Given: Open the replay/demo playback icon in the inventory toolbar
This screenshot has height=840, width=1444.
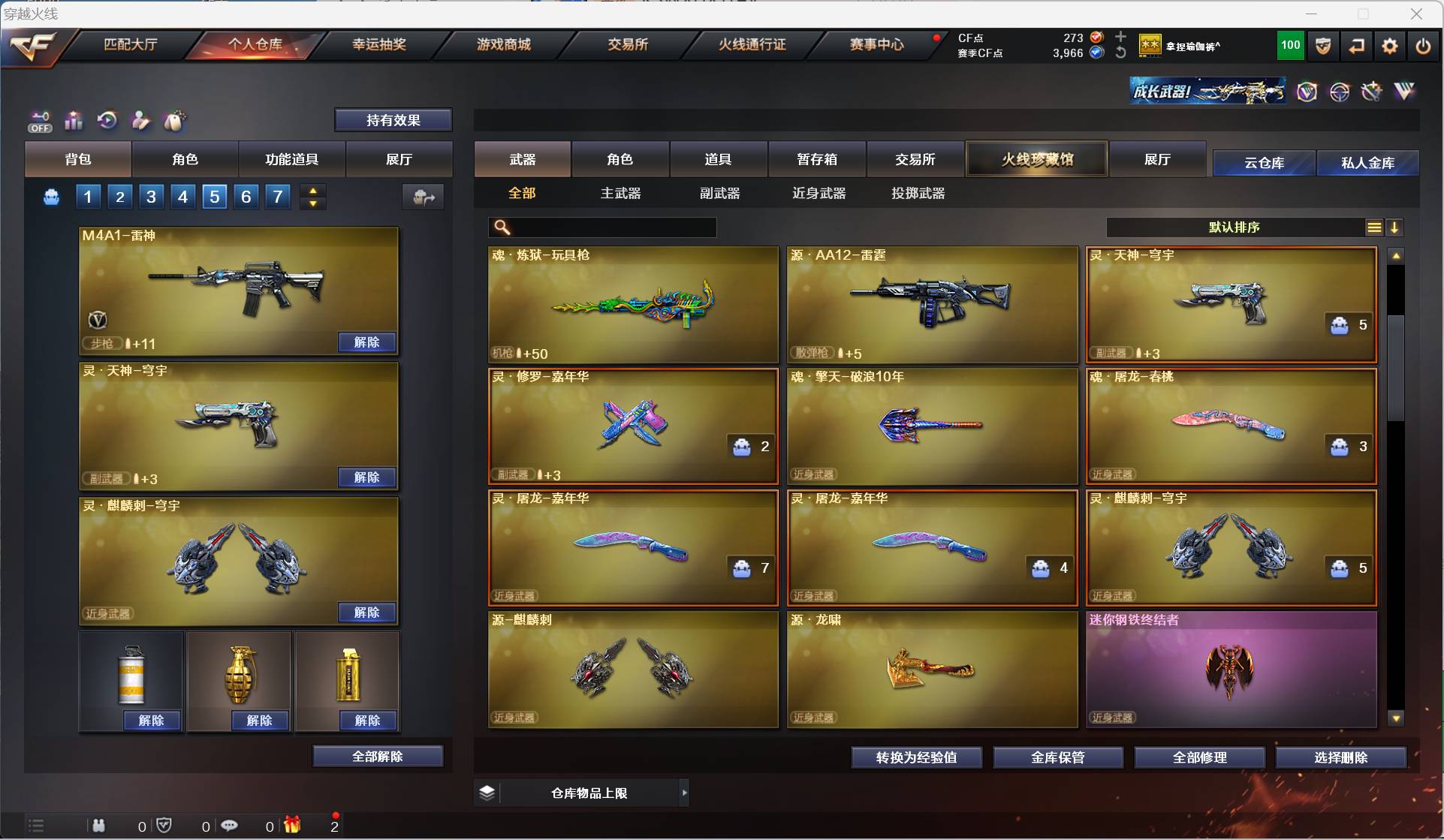Looking at the screenshot, I should tap(107, 121).
